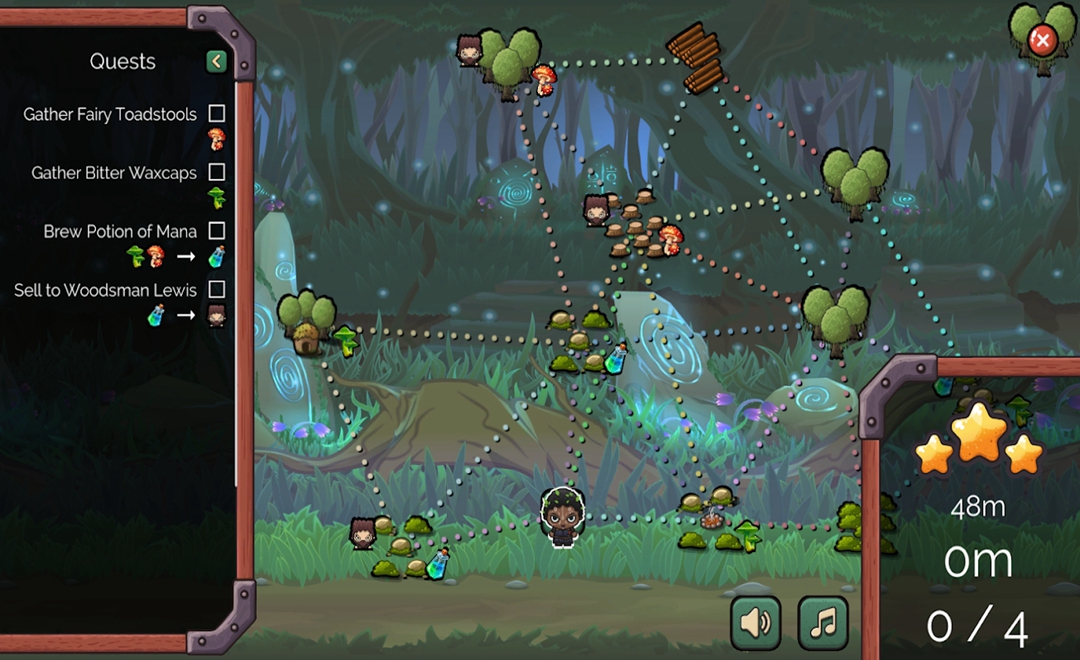Image resolution: width=1080 pixels, height=660 pixels.
Task: Choose the mushroom hut map node
Action: 307,339
